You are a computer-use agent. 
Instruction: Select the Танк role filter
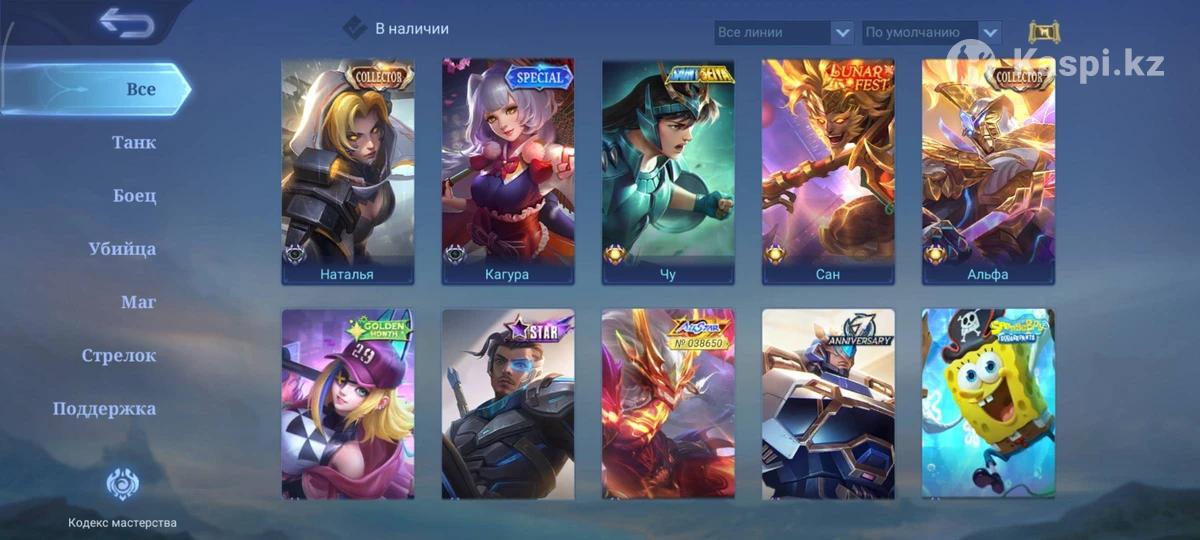pyautogui.click(x=134, y=142)
